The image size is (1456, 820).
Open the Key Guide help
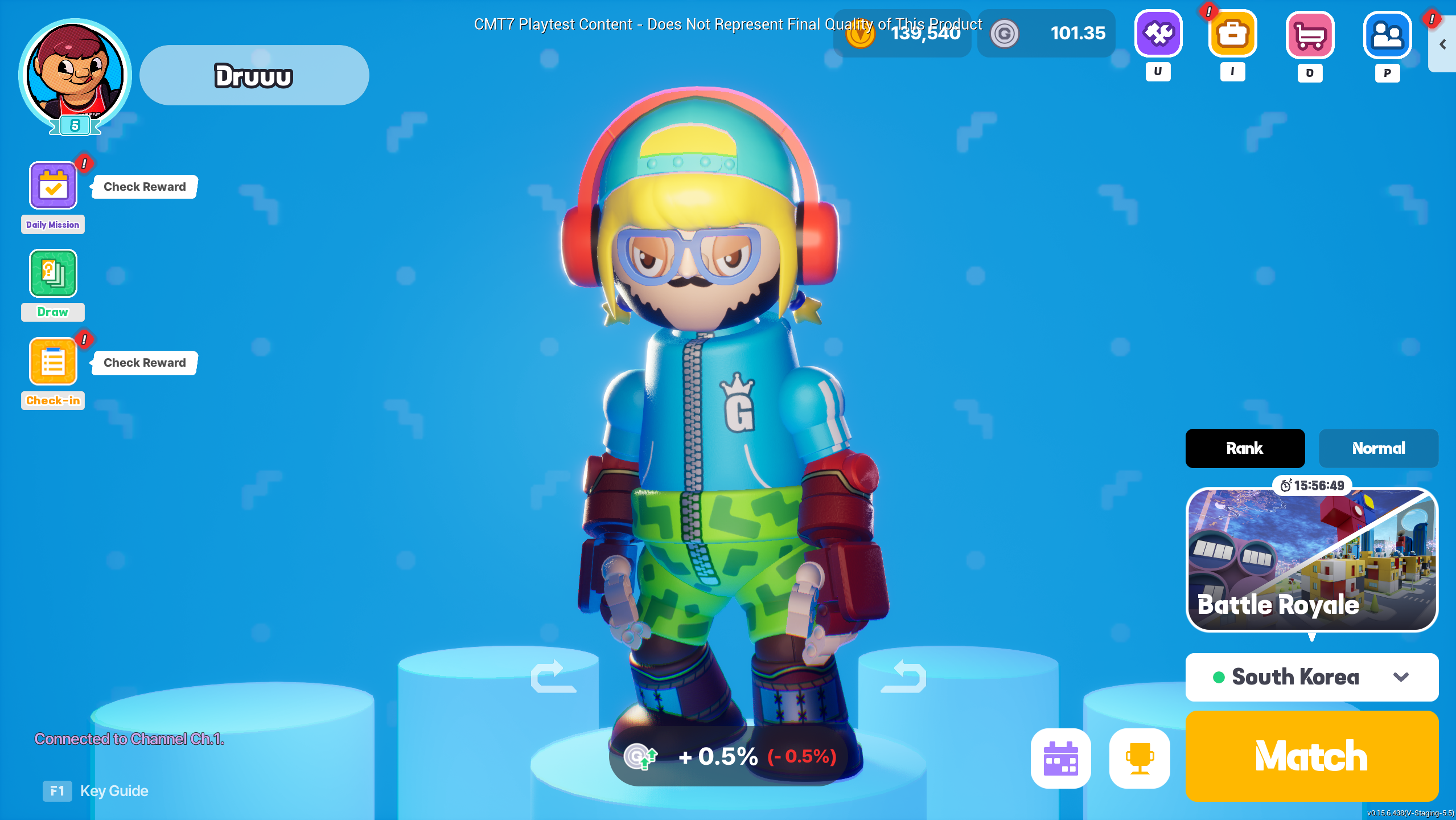click(96, 791)
